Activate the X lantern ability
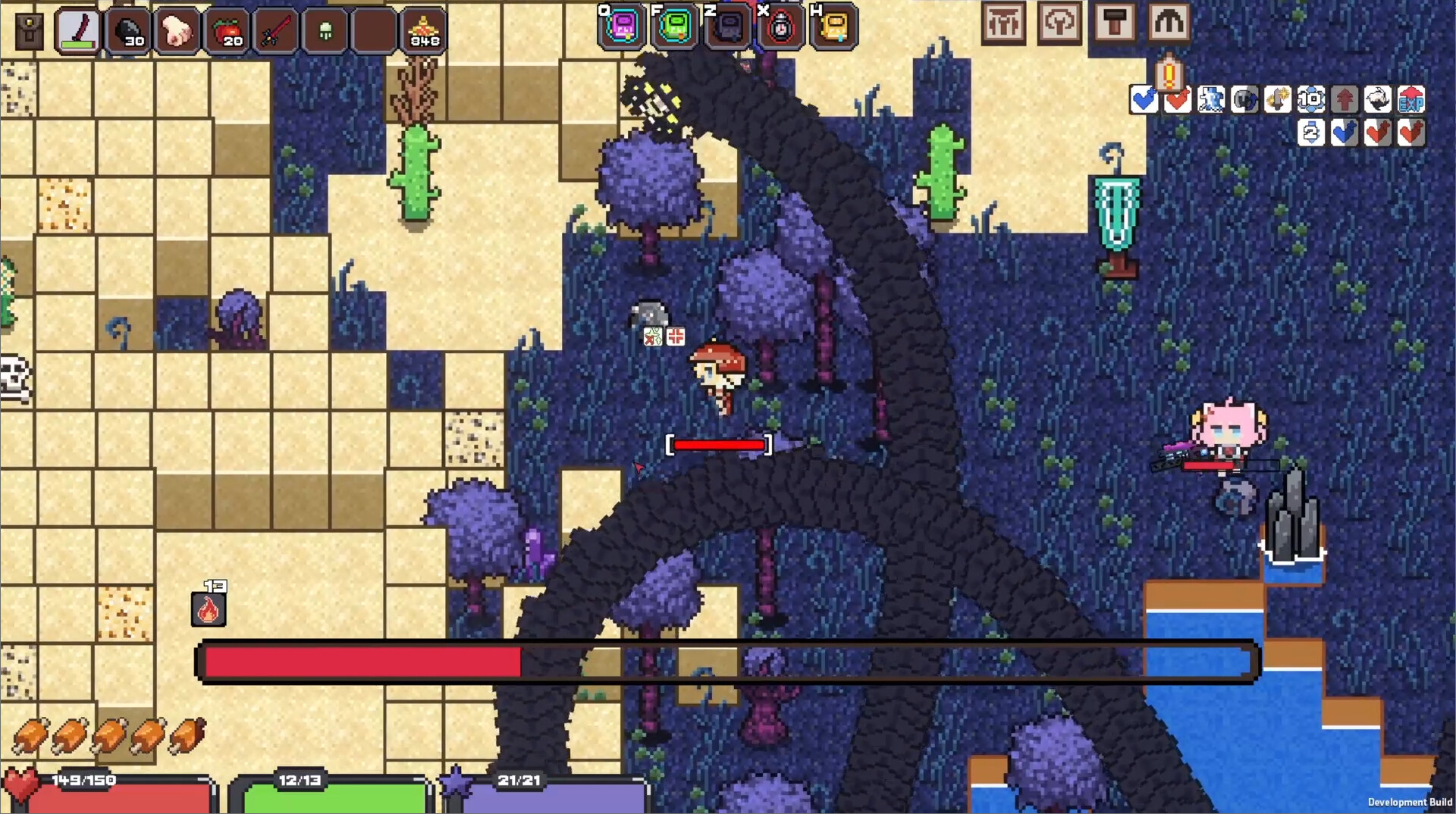 click(x=781, y=29)
